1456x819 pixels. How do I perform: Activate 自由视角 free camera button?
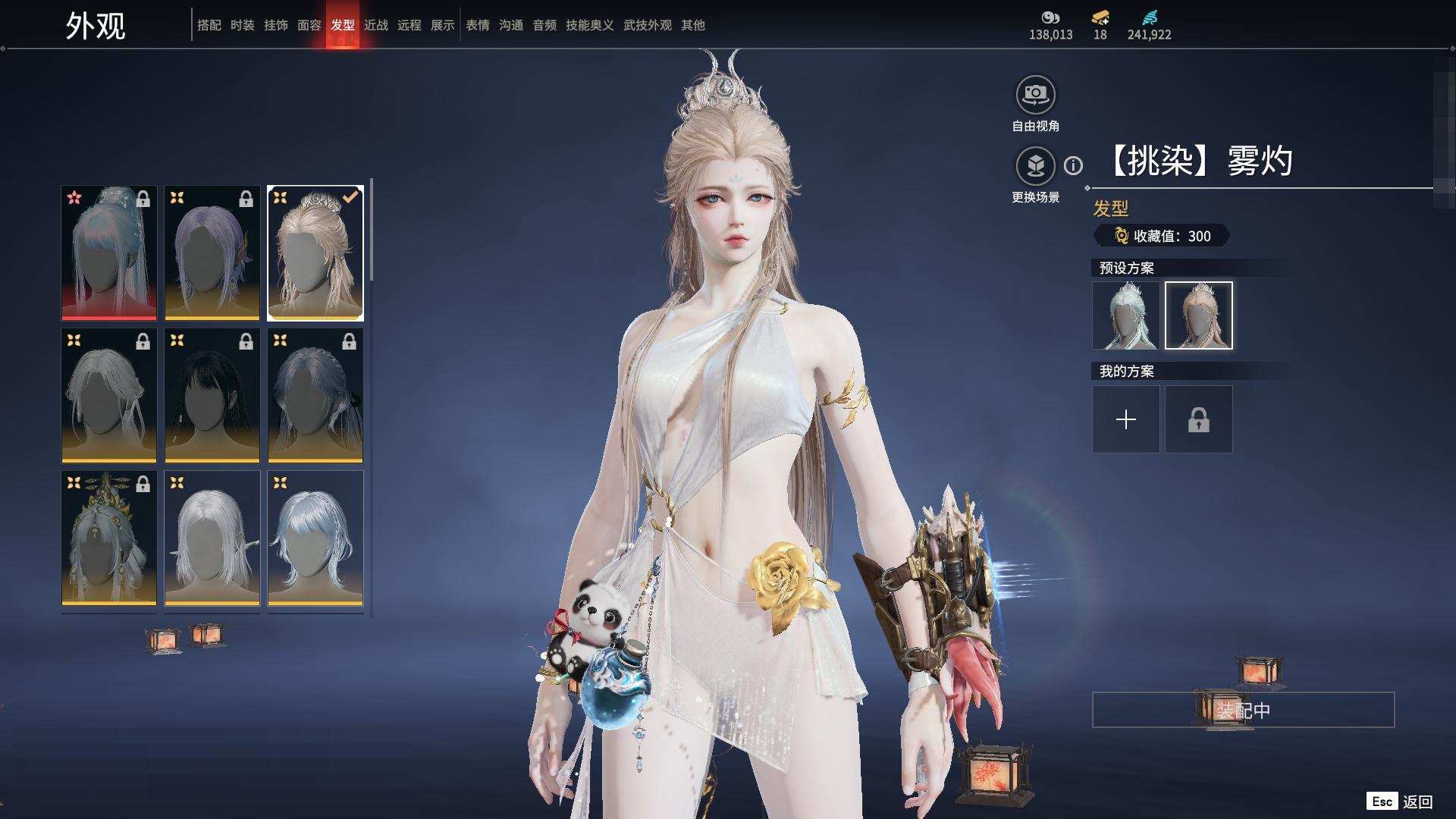(x=1035, y=95)
